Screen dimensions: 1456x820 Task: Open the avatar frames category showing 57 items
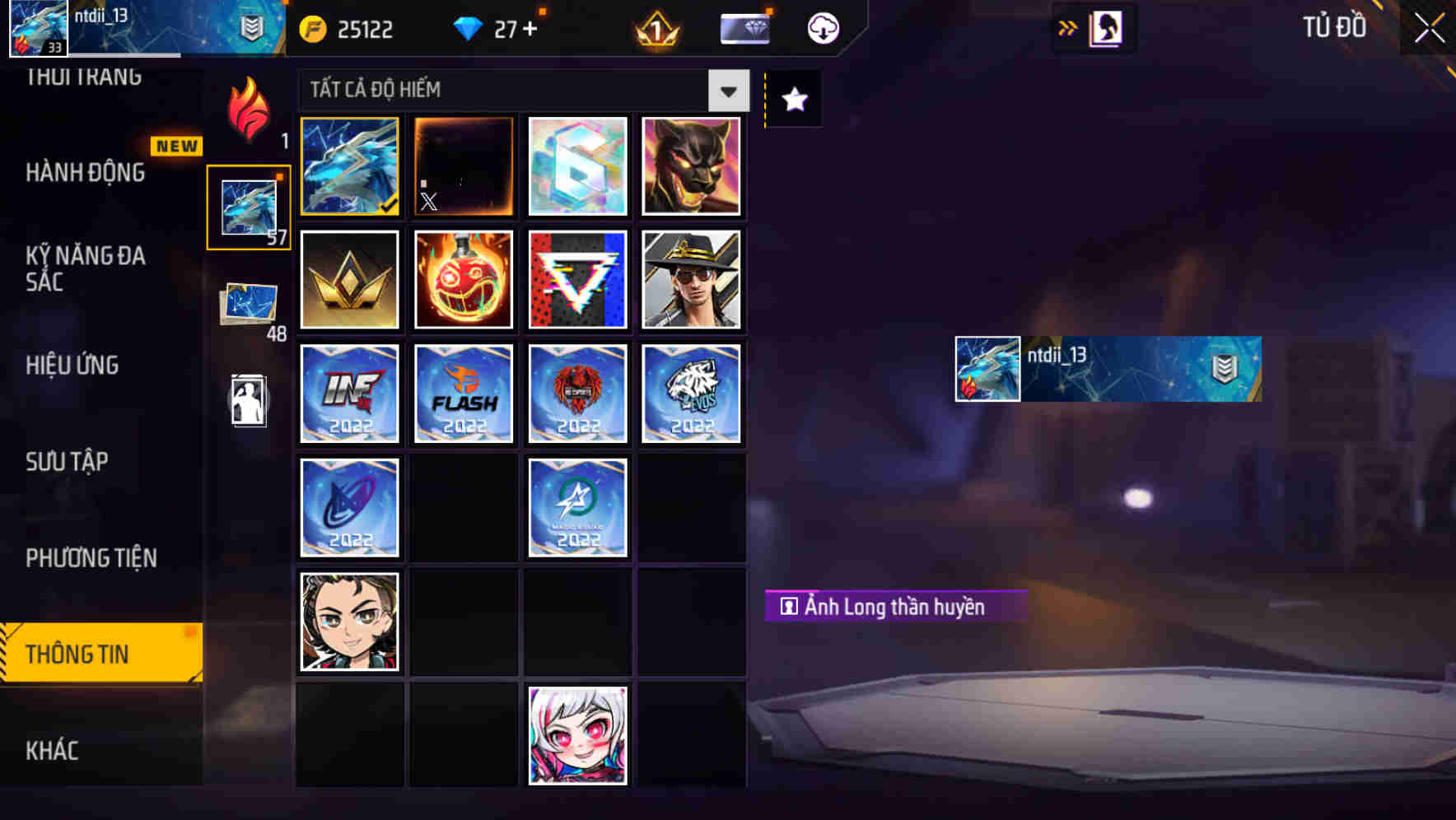coord(248,206)
